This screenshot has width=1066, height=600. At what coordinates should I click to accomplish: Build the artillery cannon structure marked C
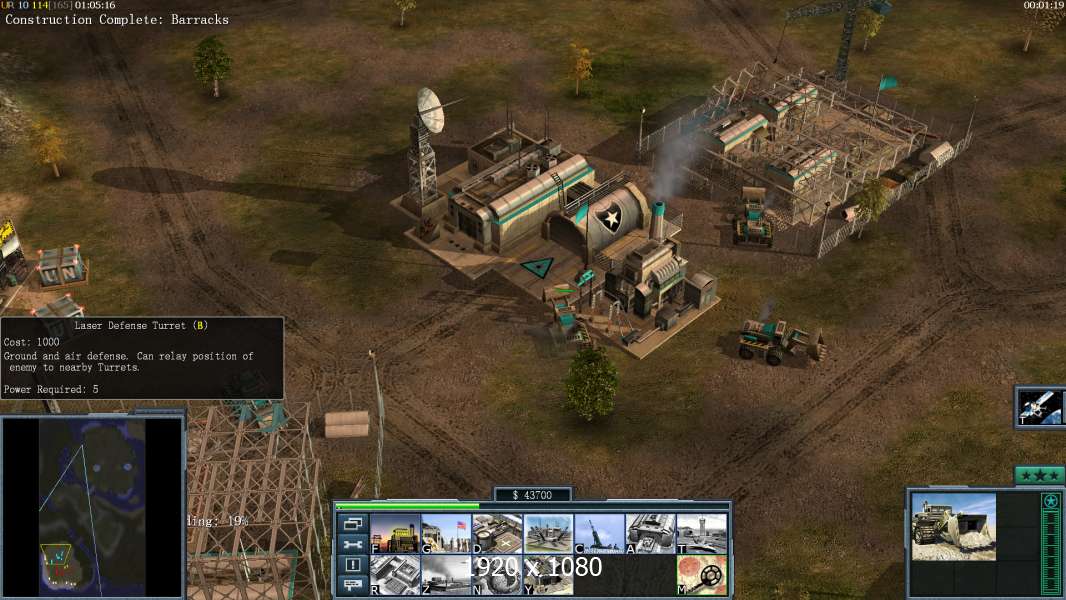coord(599,533)
